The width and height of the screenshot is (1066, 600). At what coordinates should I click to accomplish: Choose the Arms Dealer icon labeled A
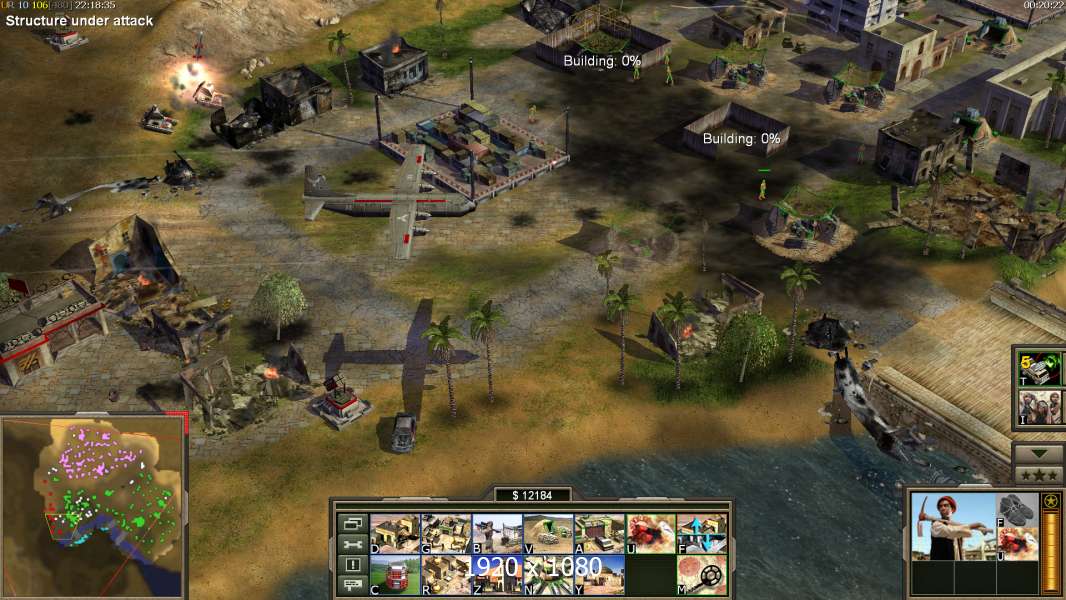599,534
